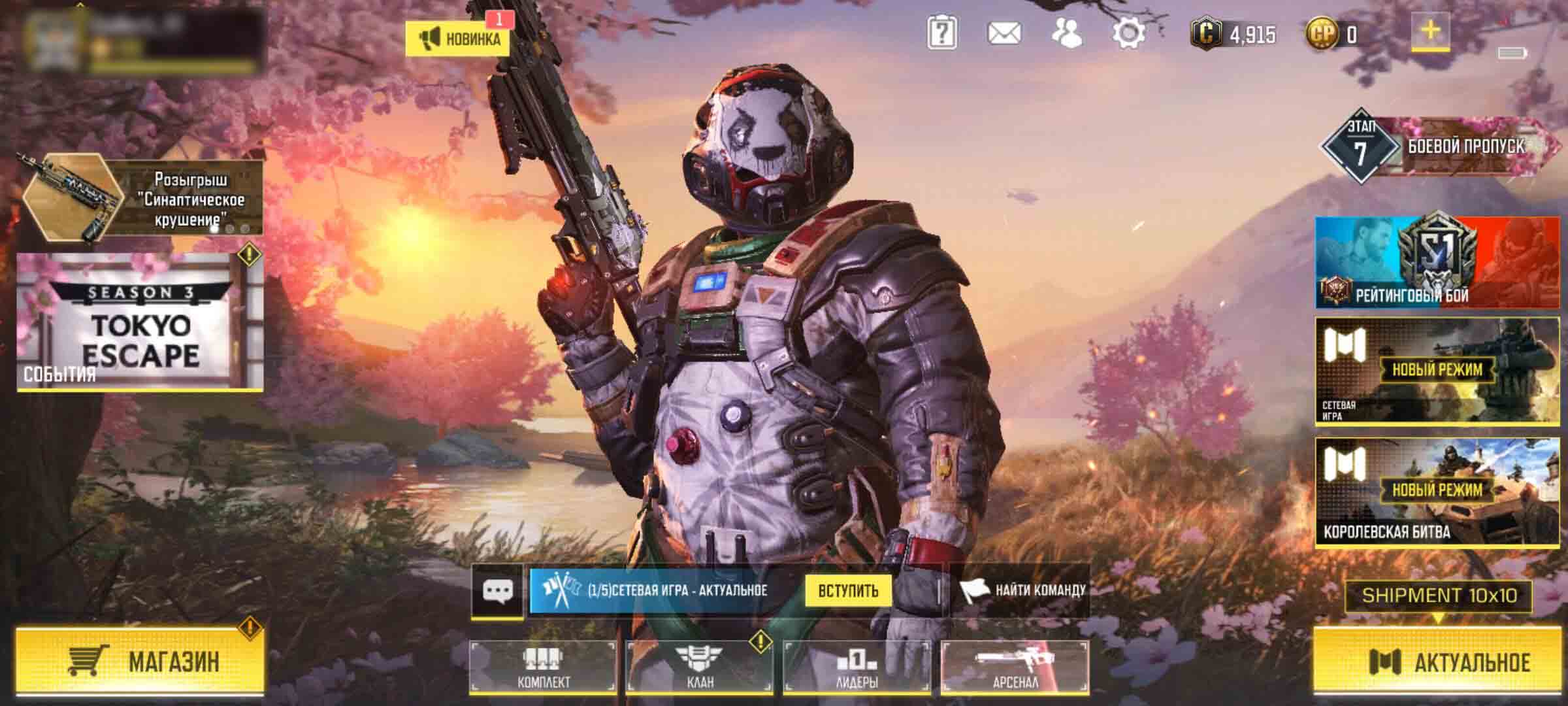Image resolution: width=1568 pixels, height=706 pixels.
Task: Open the Боевой пропуск battle pass
Action: [1437, 146]
